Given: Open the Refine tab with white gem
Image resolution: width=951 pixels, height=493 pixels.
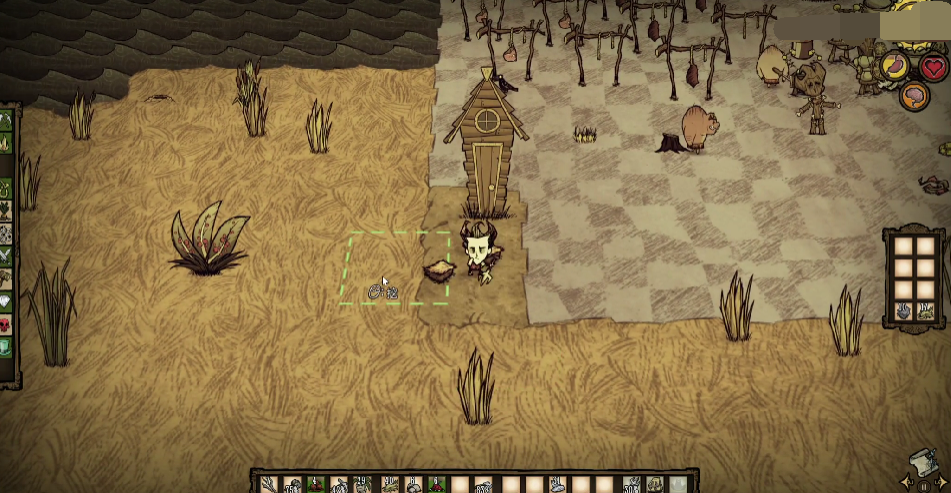Looking at the screenshot, I should 5,301.
